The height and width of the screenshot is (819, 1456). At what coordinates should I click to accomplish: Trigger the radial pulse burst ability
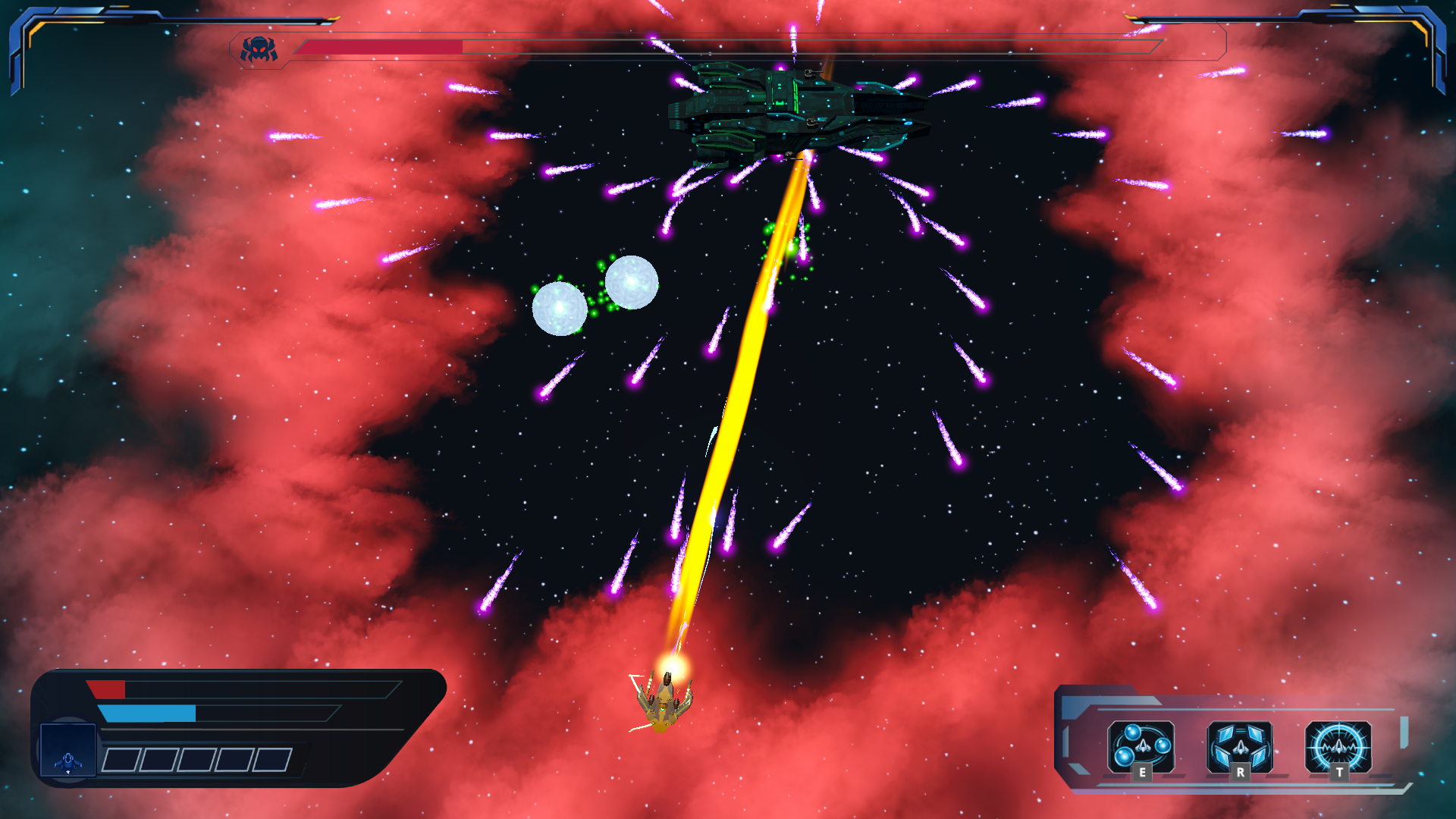pyautogui.click(x=1338, y=746)
